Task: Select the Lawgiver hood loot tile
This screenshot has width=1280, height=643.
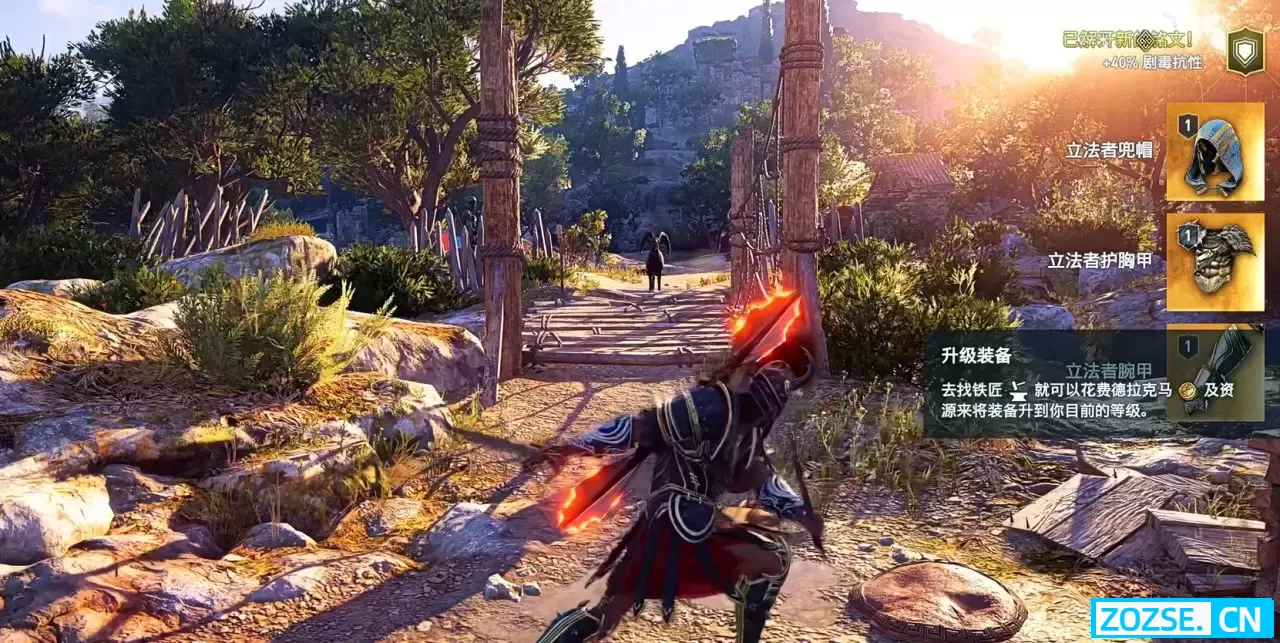Action: [x=1214, y=152]
